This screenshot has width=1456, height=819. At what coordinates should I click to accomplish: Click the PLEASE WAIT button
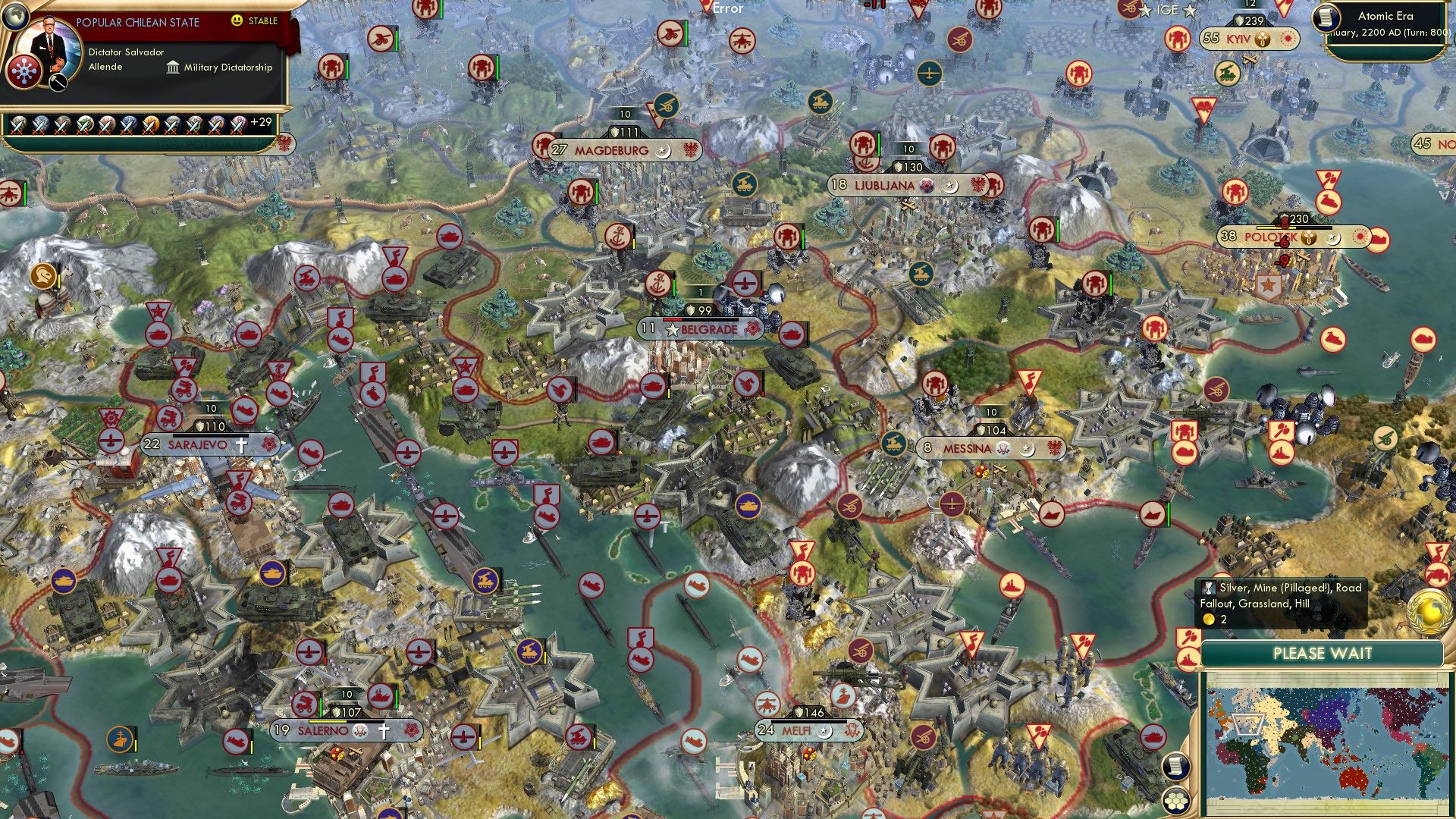click(x=1323, y=653)
